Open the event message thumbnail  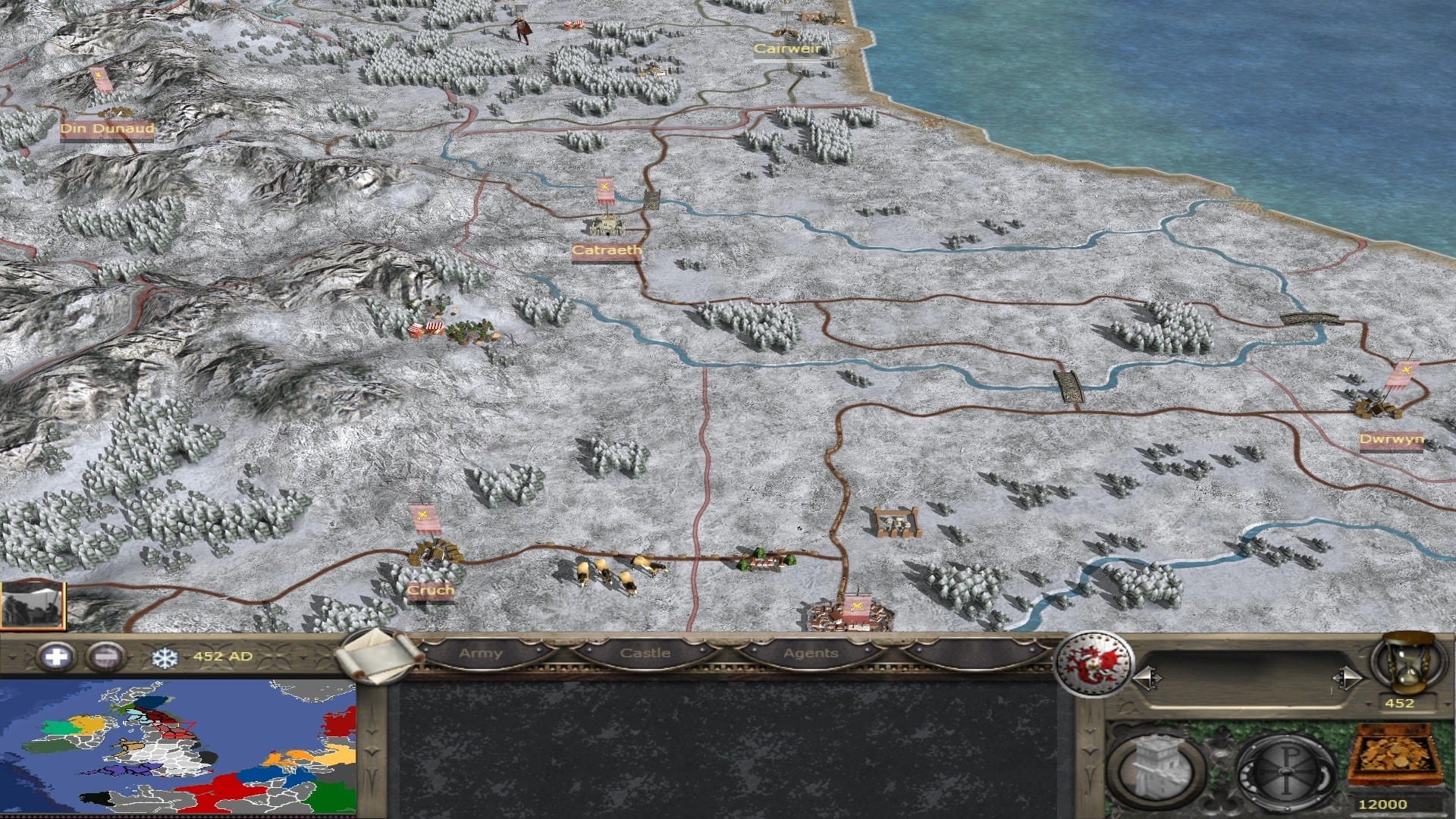tap(33, 605)
